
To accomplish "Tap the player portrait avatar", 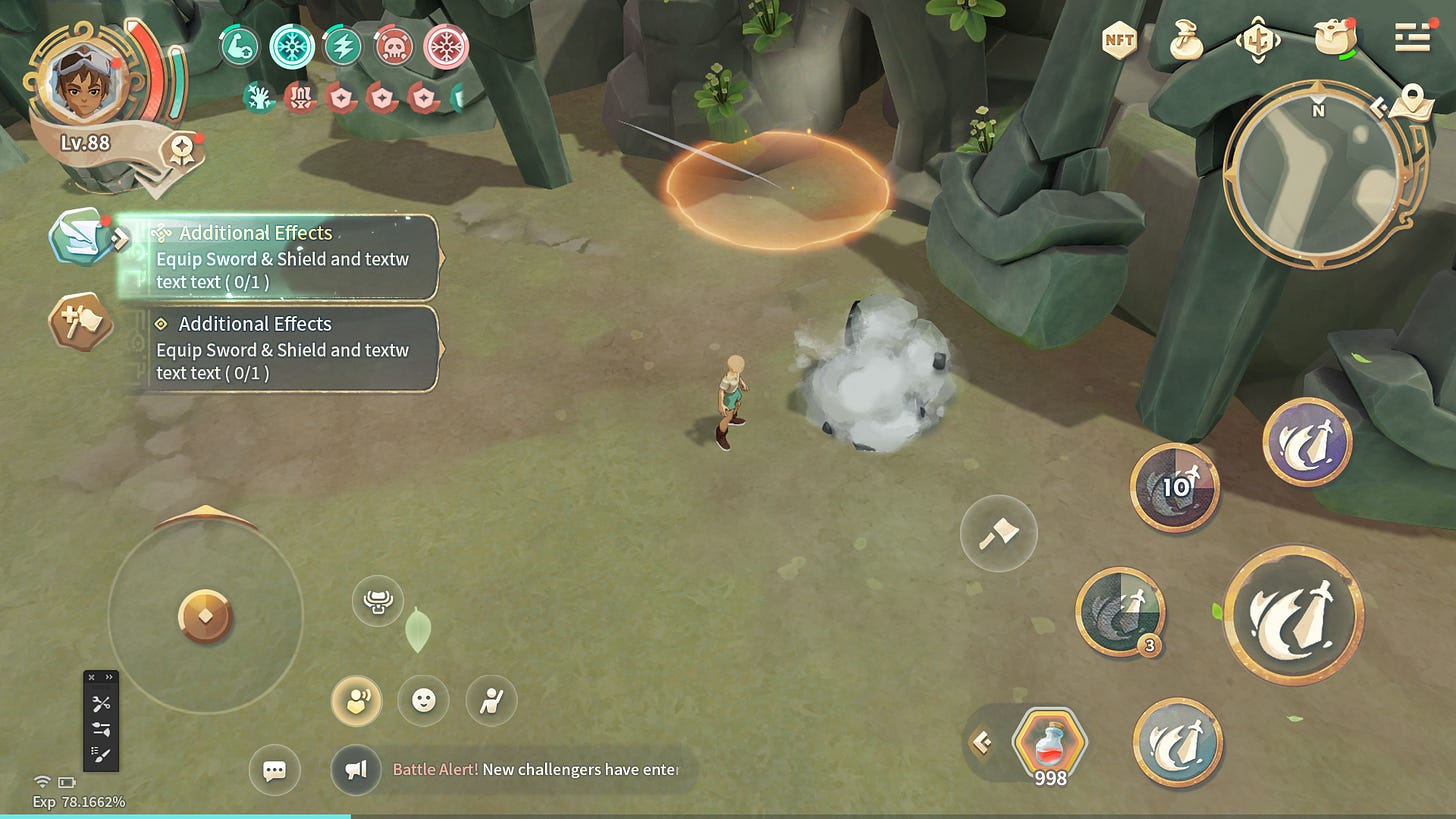I will [x=86, y=80].
